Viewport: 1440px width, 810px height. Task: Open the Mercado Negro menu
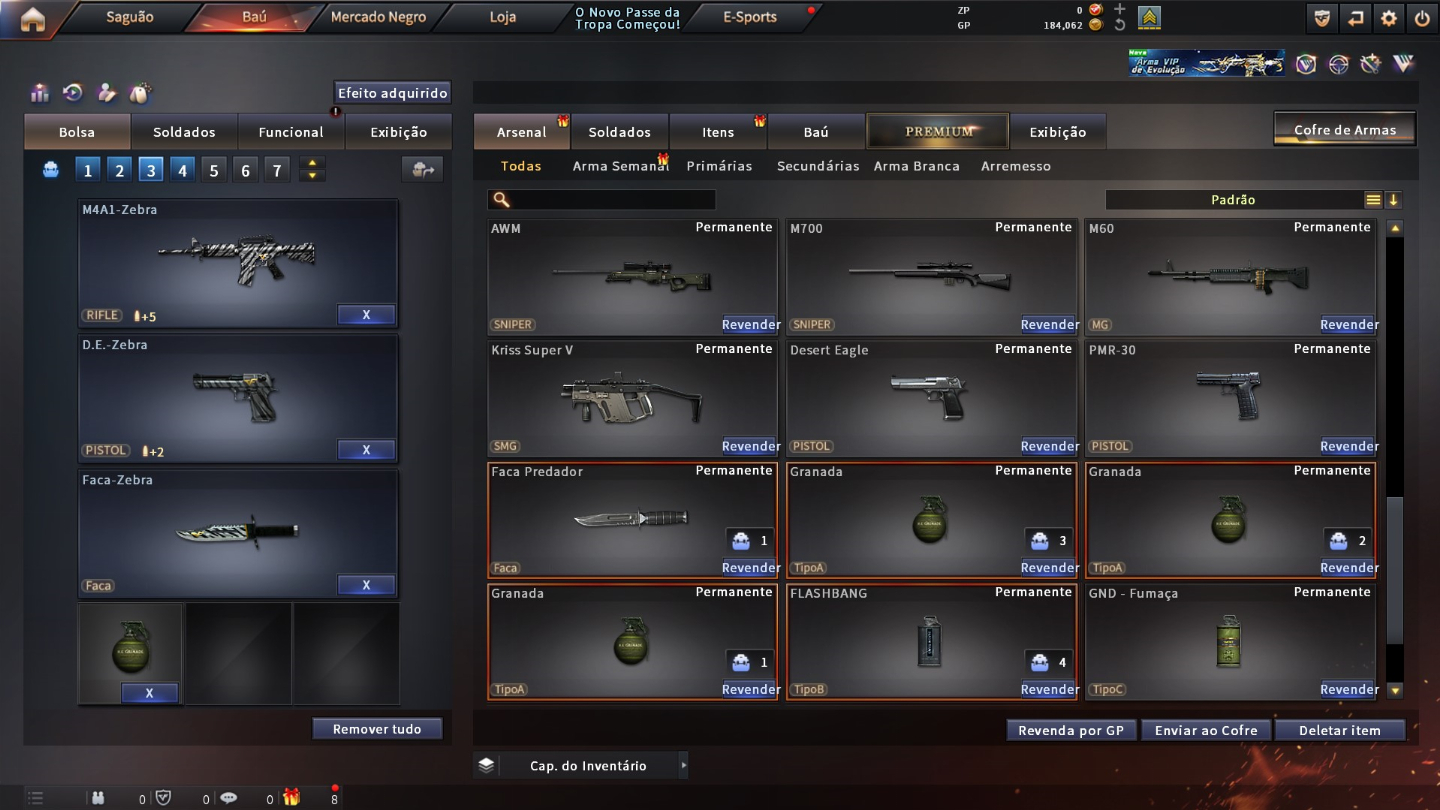tap(378, 17)
